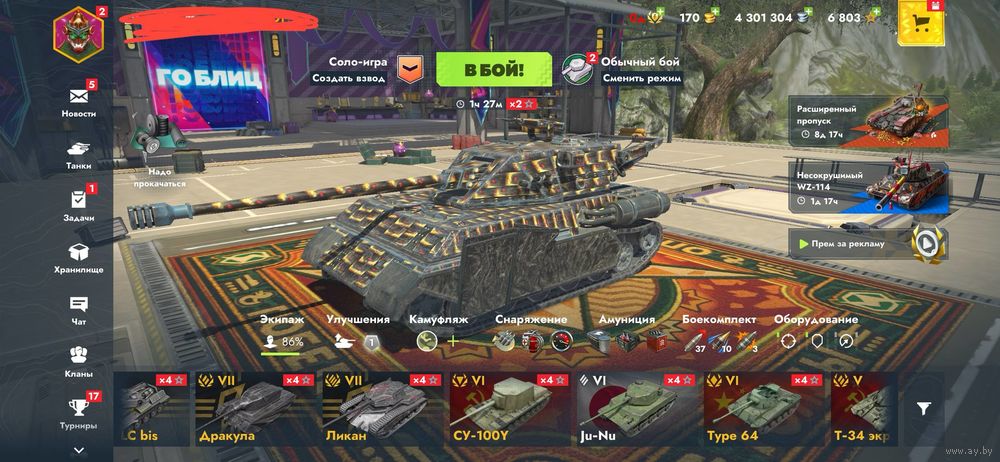Show the Задачи missions list
Image resolution: width=1000 pixels, height=462 pixels.
tap(79, 205)
